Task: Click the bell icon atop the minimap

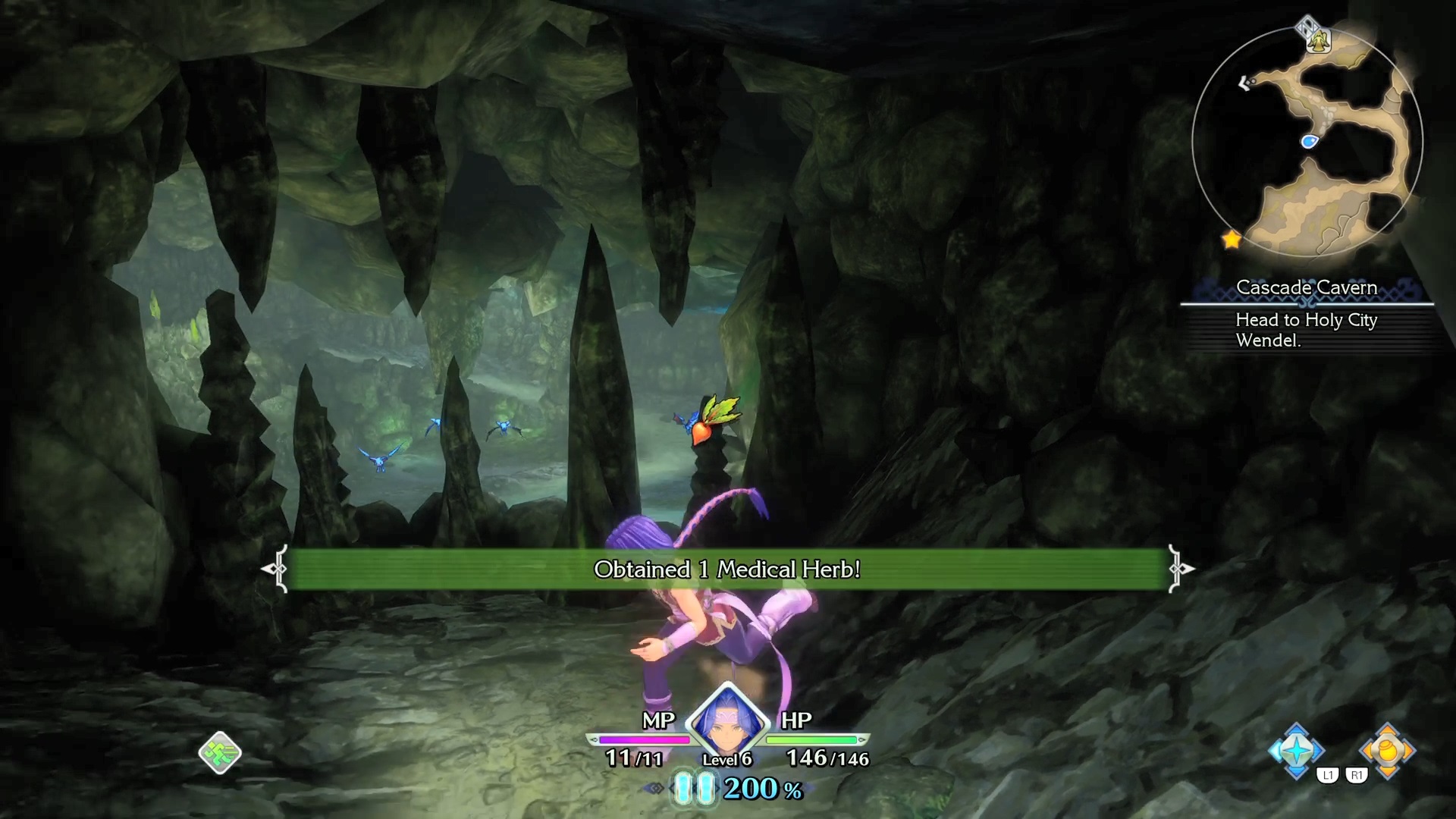Action: [x=1319, y=39]
